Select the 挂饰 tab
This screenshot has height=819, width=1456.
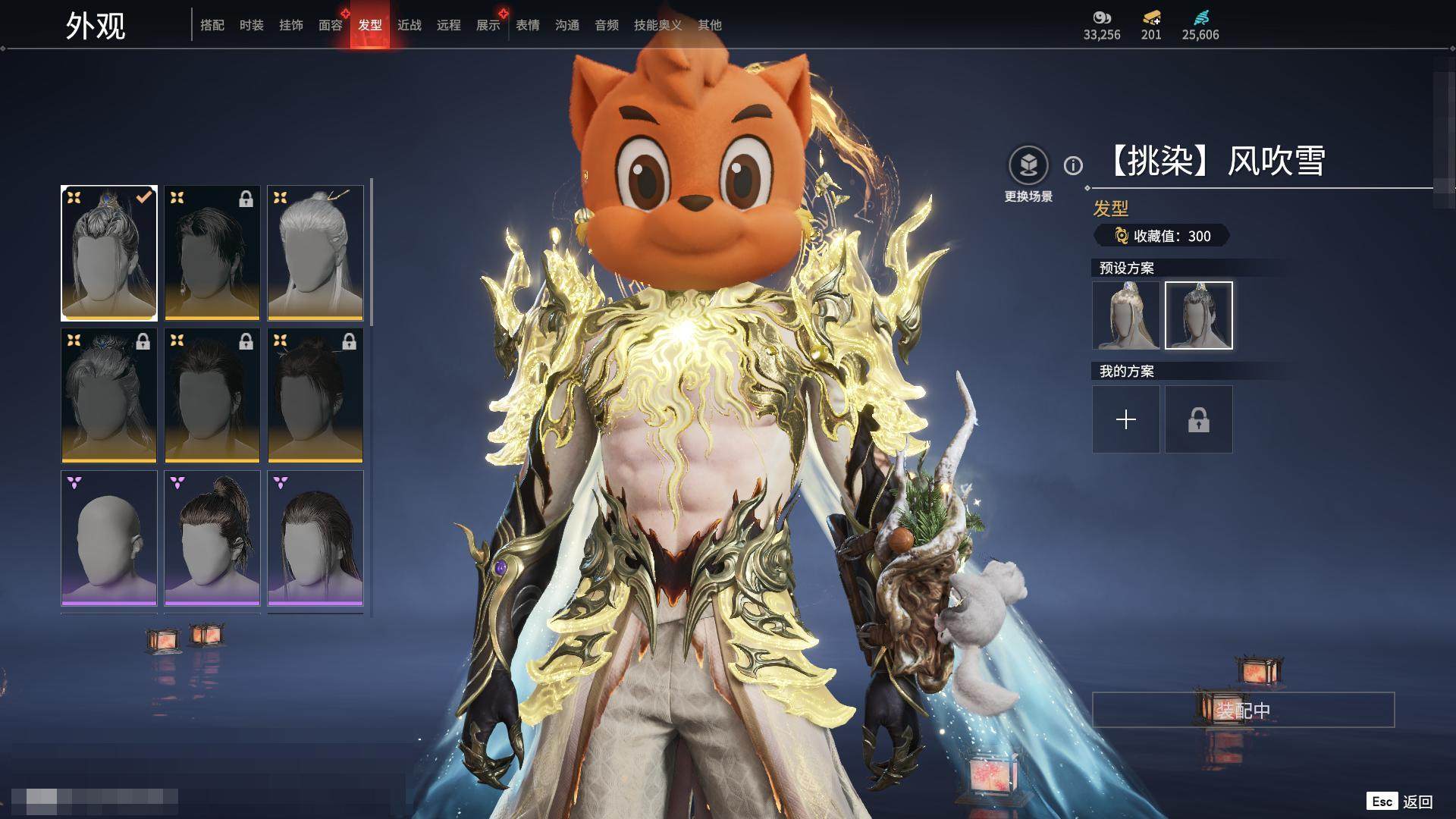tap(291, 25)
